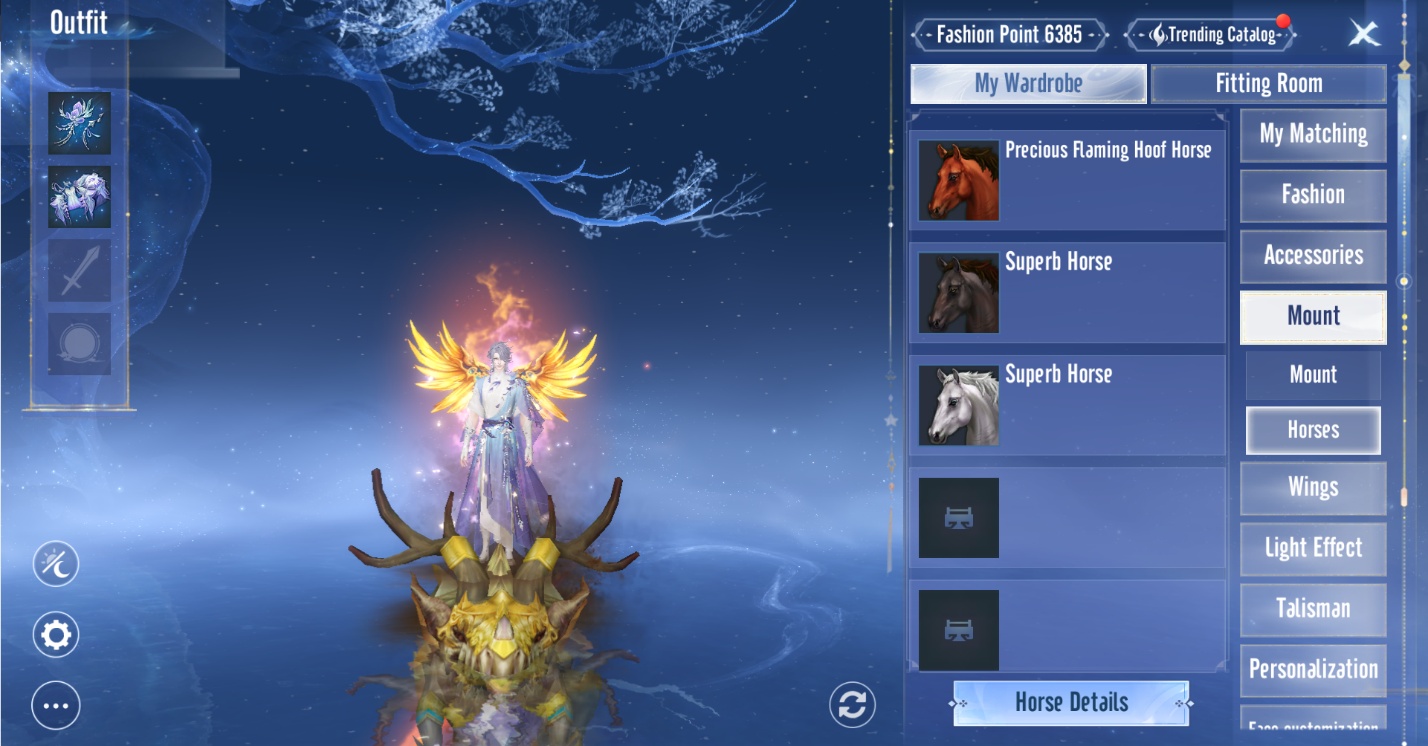Image resolution: width=1428 pixels, height=746 pixels.
Task: Rotate the character with the refresh arrows icon
Action: pyautogui.click(x=852, y=704)
